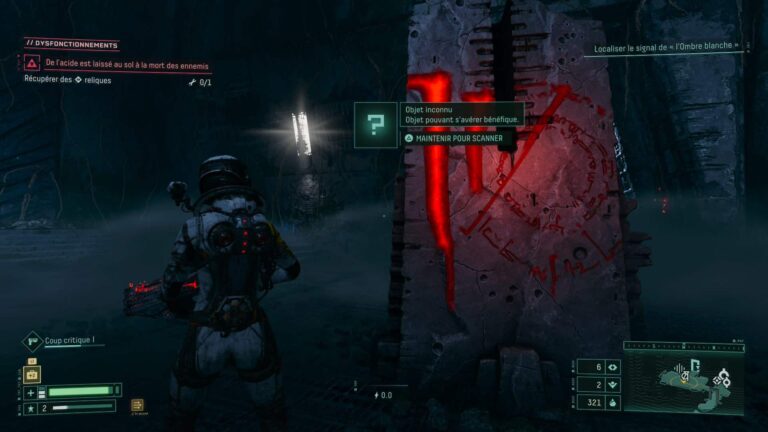Image resolution: width=768 pixels, height=432 pixels.
Task: Click the droplet currency icon
Action: coord(612,401)
